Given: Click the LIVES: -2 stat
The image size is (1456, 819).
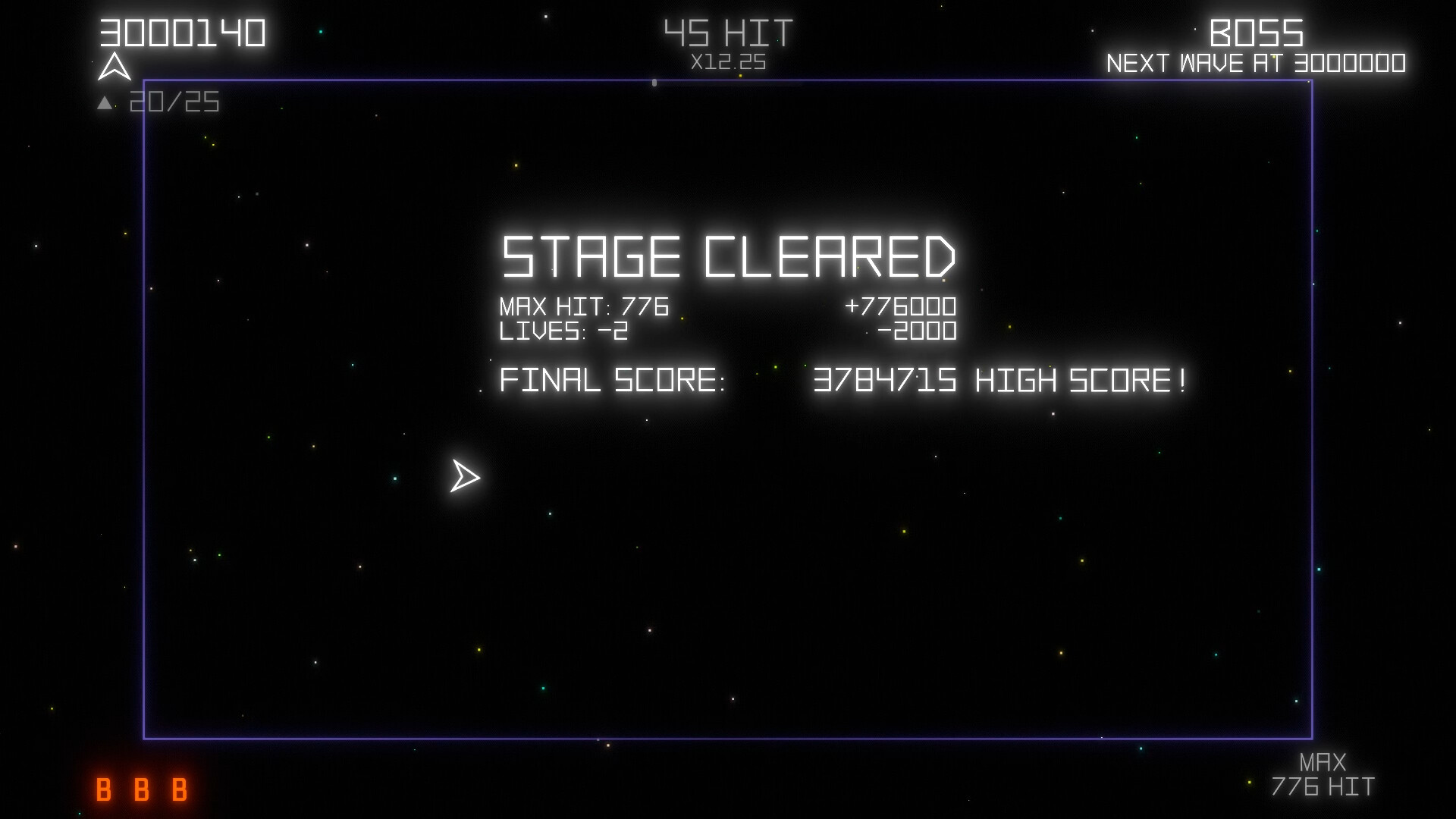Looking at the screenshot, I should coord(564,331).
